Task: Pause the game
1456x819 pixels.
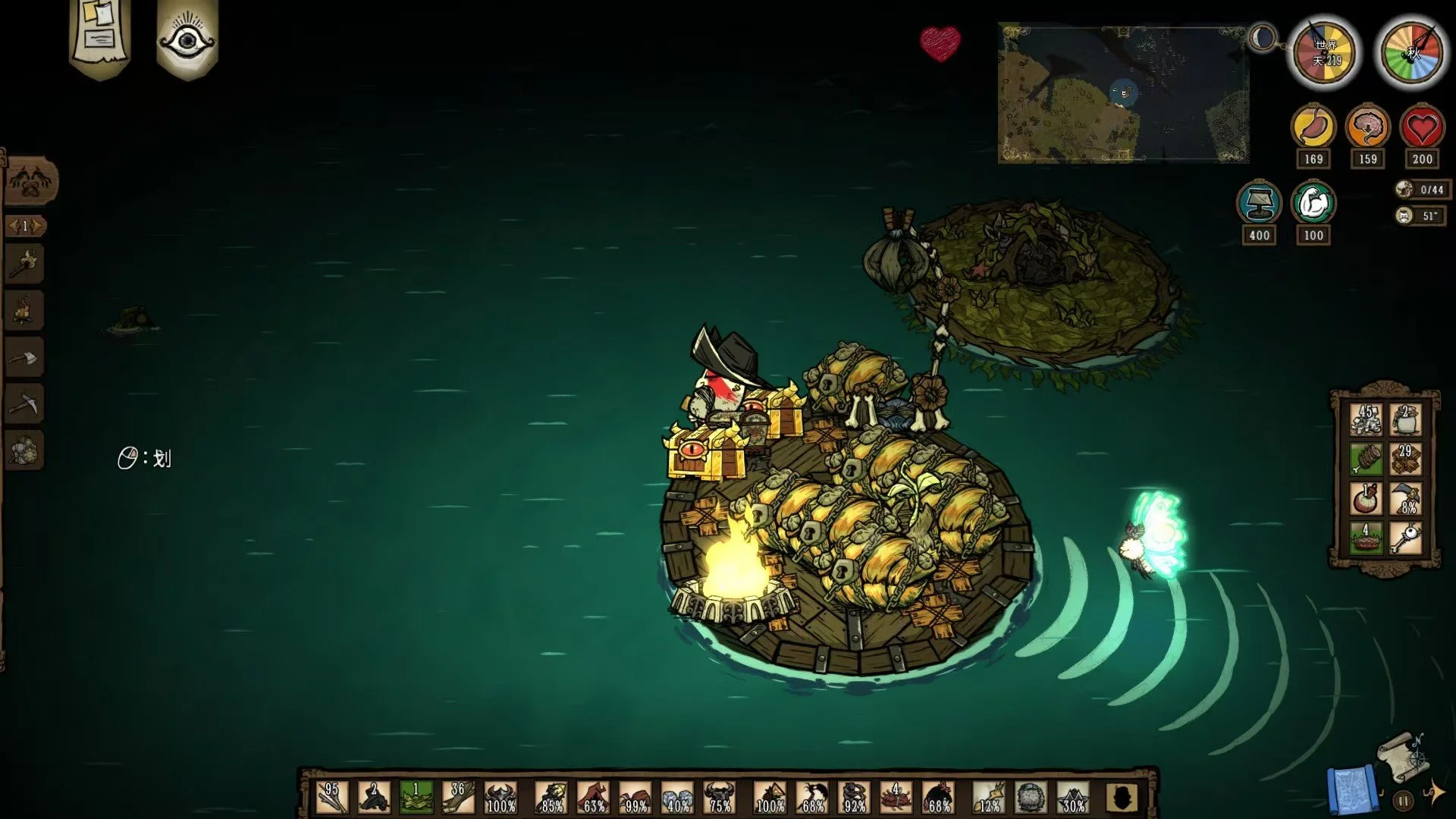Action: [x=1404, y=800]
